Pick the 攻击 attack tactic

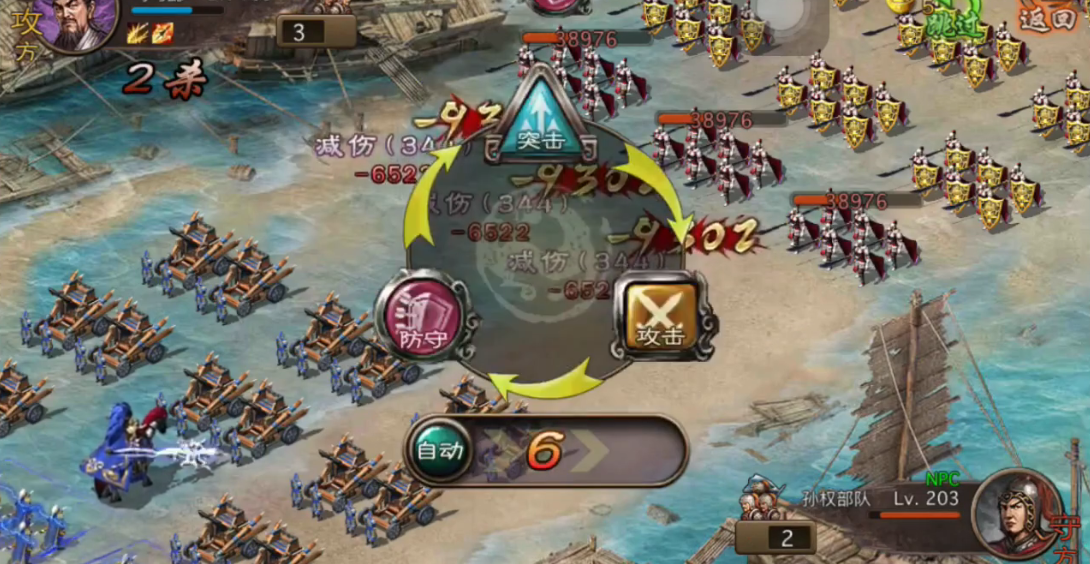pyautogui.click(x=660, y=317)
